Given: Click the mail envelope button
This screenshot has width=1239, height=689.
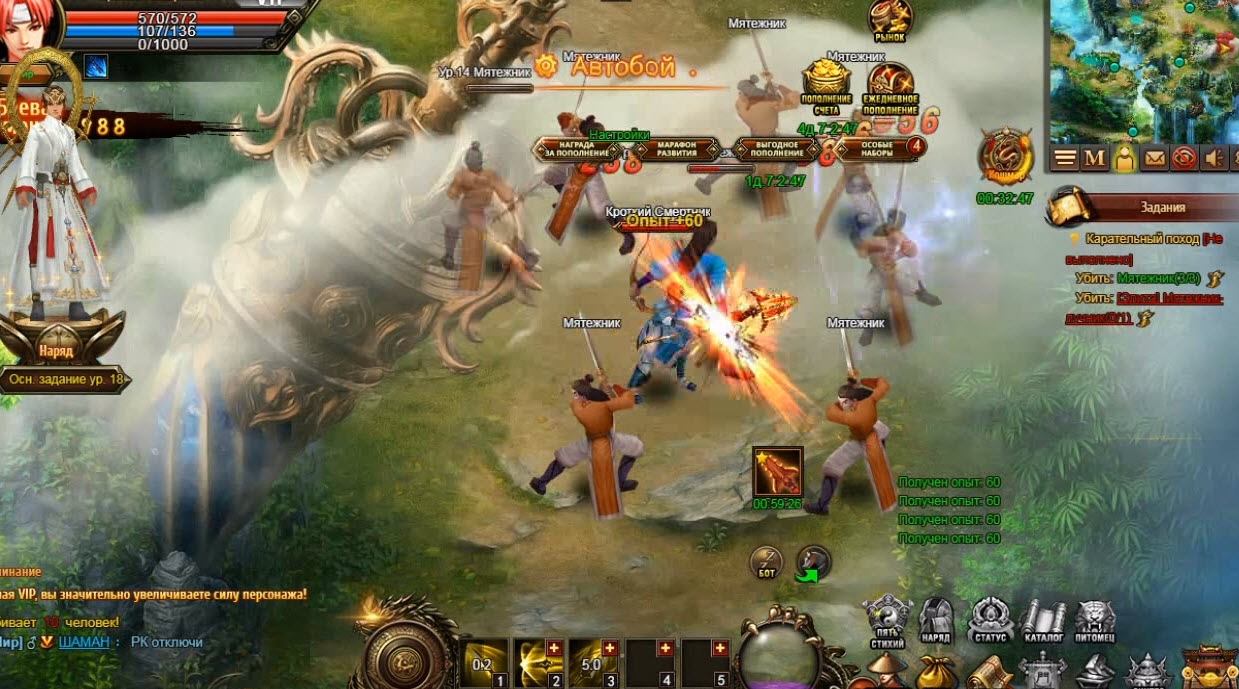Looking at the screenshot, I should click(1155, 158).
